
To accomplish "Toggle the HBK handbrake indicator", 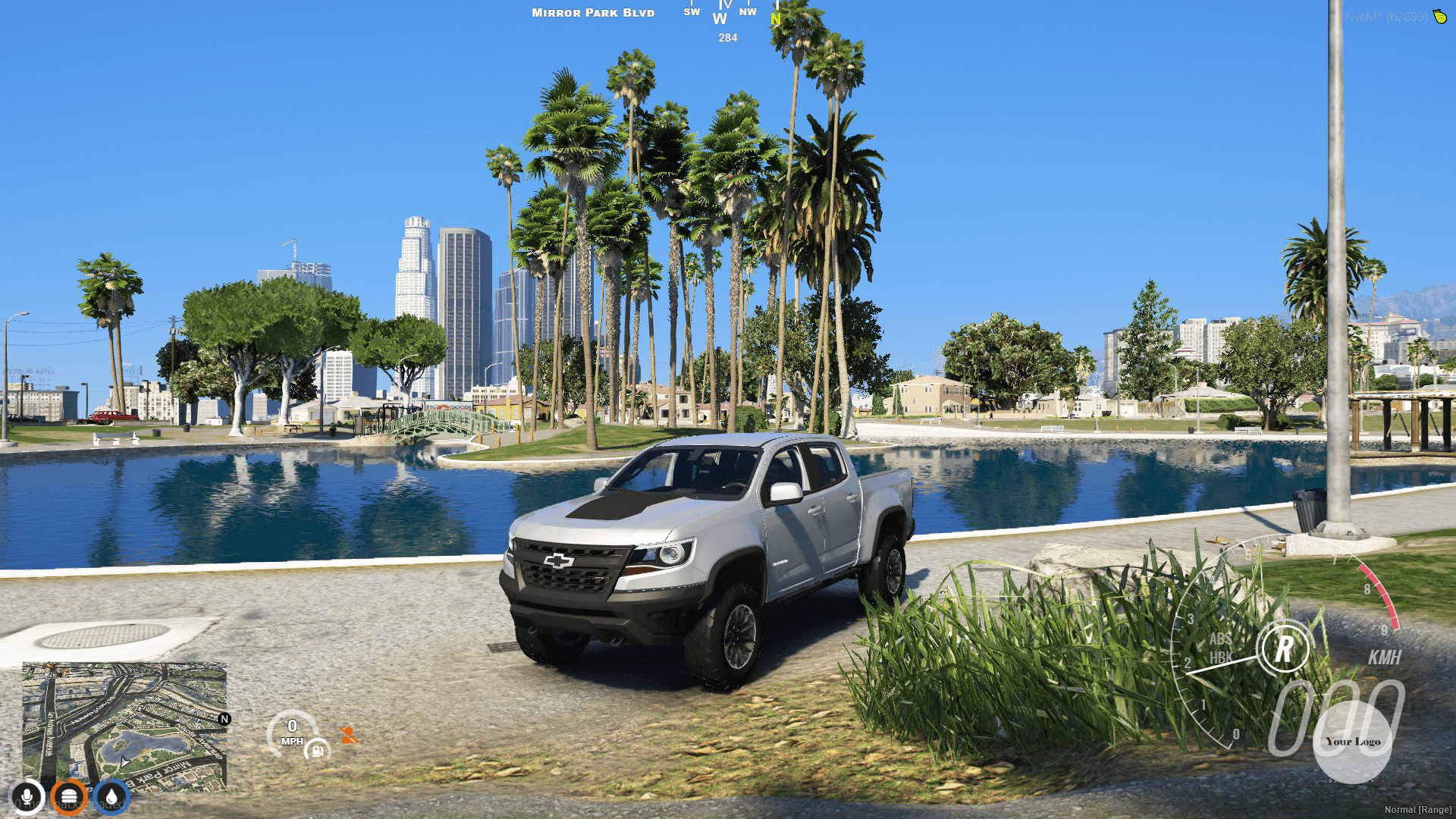I will (x=1221, y=658).
